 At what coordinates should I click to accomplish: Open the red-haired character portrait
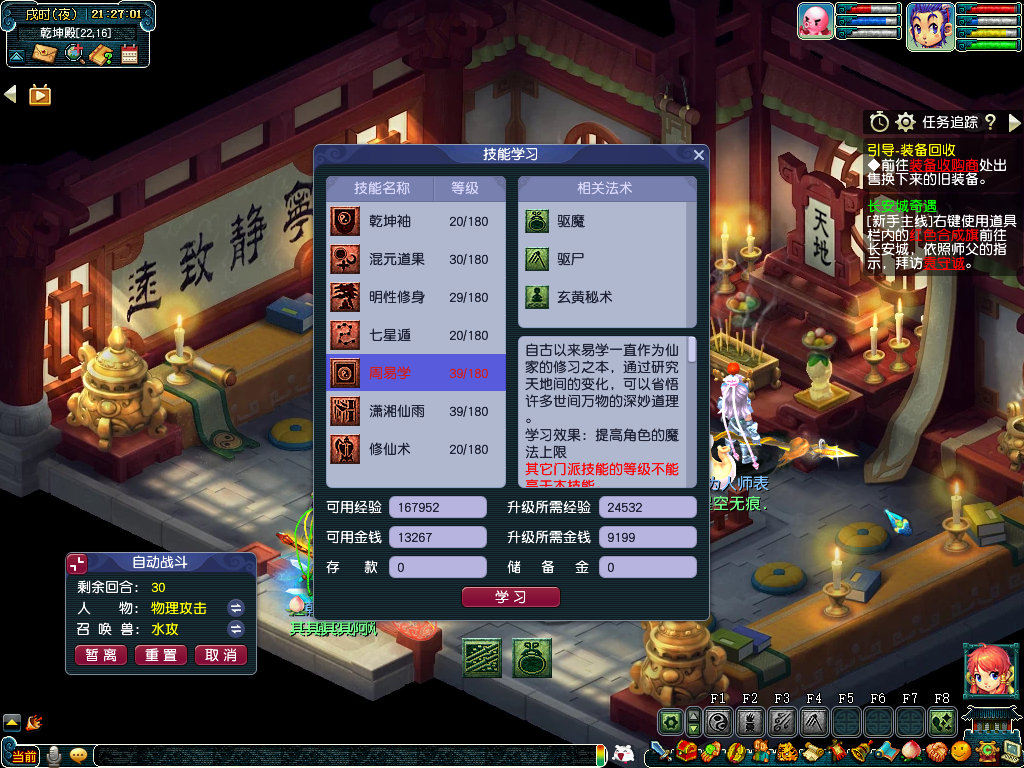[x=984, y=670]
